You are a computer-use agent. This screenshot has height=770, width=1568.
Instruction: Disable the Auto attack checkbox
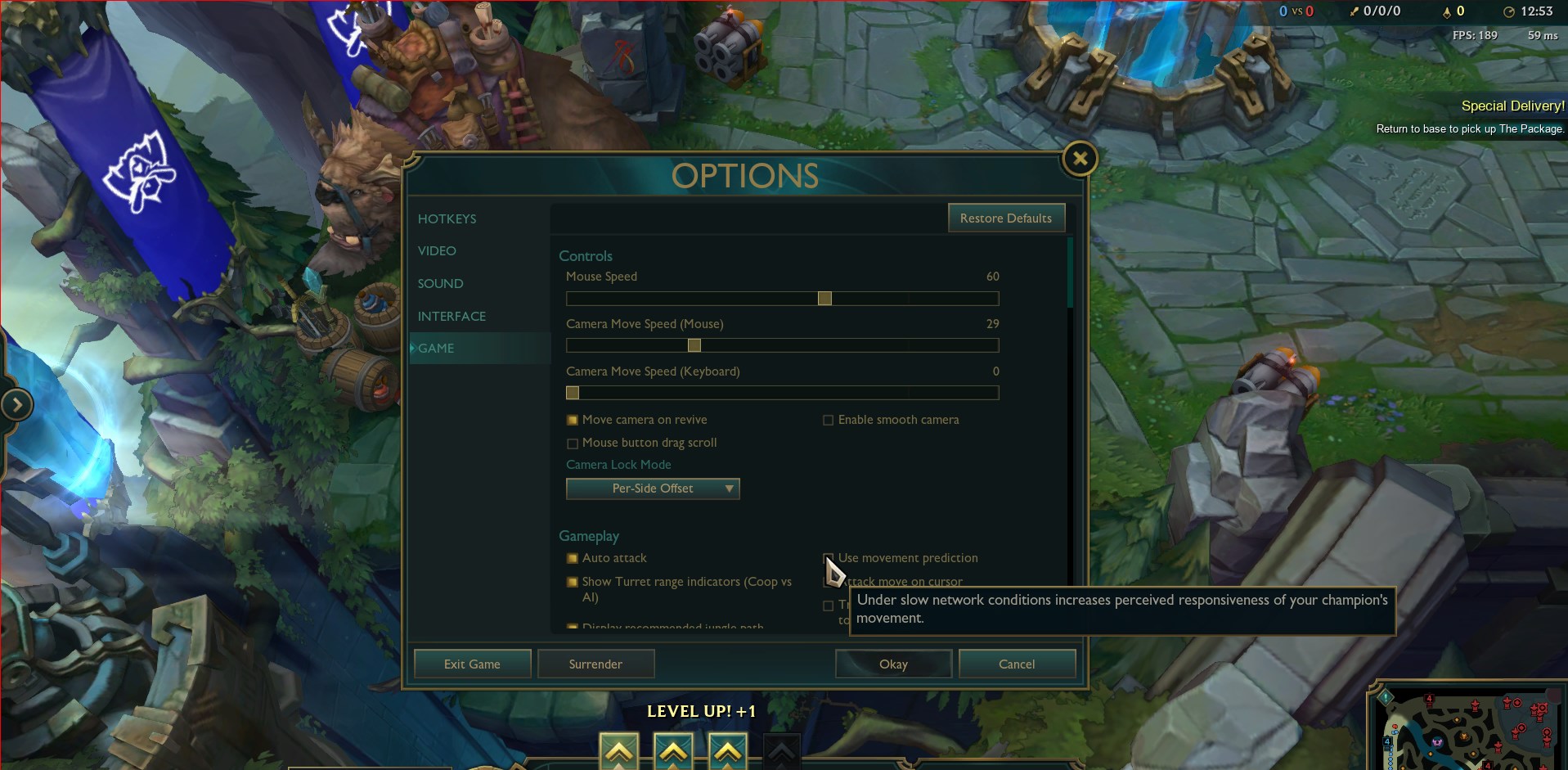(x=573, y=557)
